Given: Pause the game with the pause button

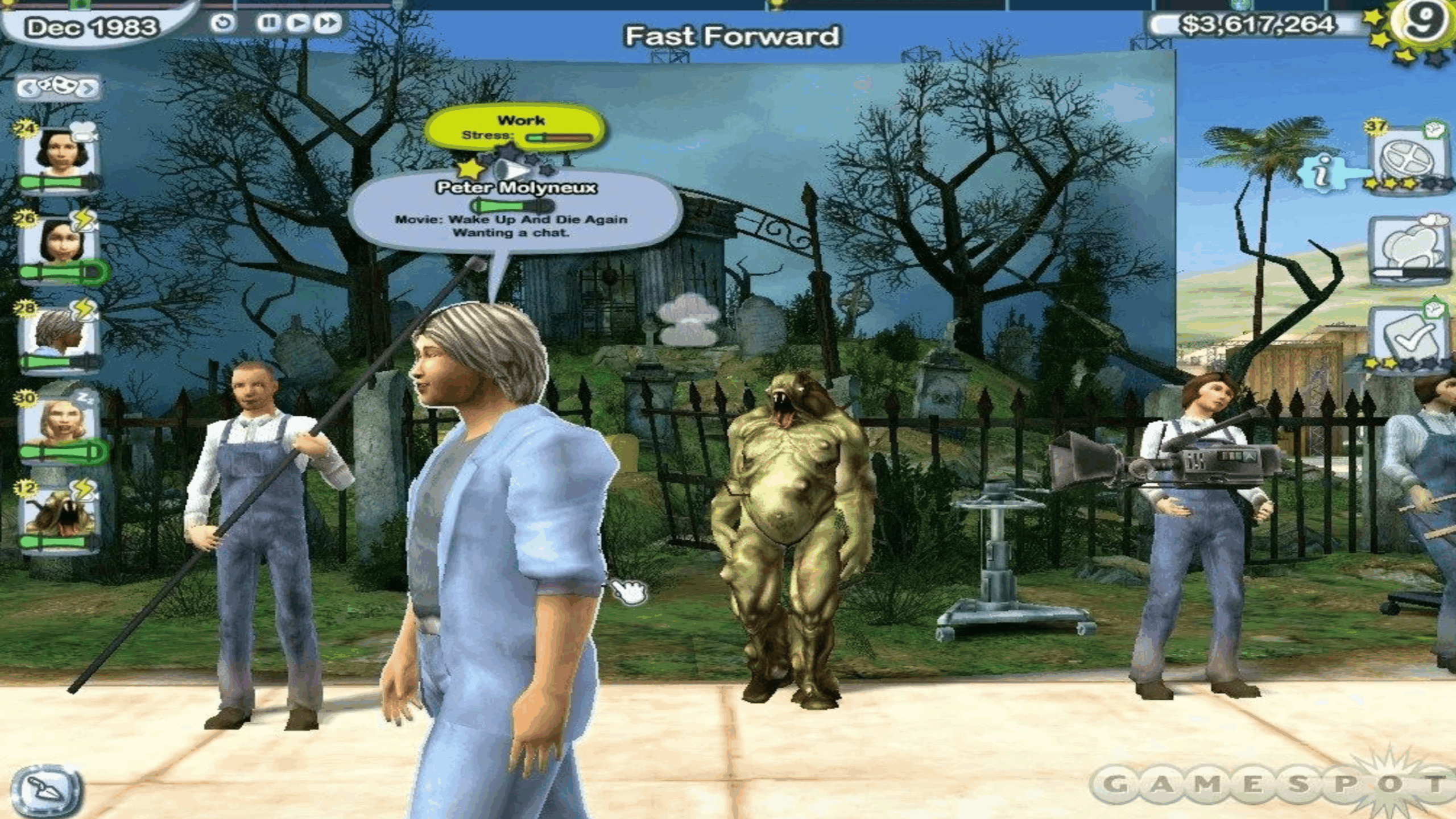Looking at the screenshot, I should pyautogui.click(x=268, y=23).
